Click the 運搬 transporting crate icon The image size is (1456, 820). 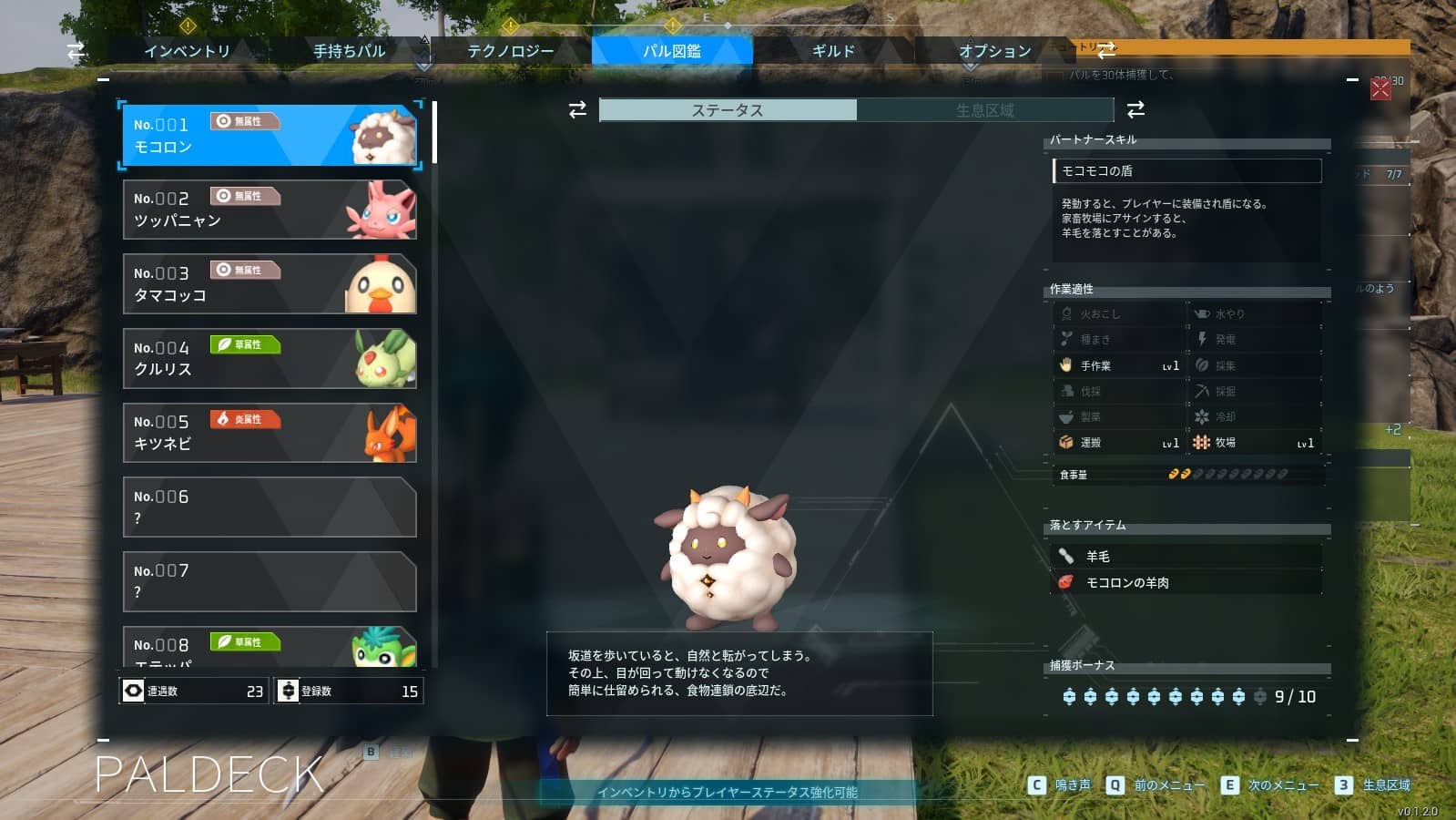tap(1065, 443)
